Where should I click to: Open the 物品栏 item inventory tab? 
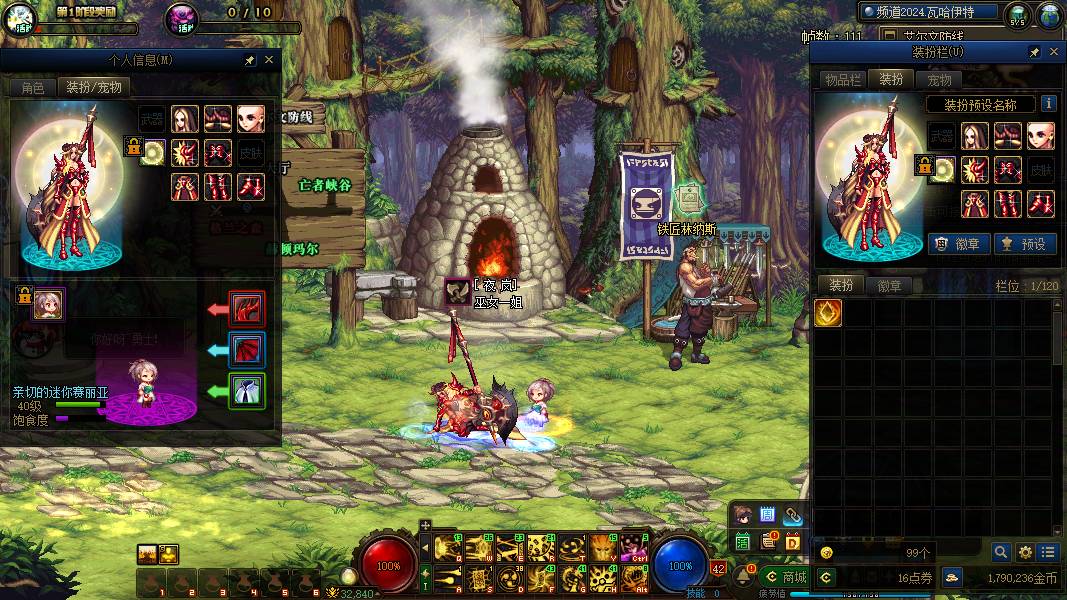click(x=843, y=80)
